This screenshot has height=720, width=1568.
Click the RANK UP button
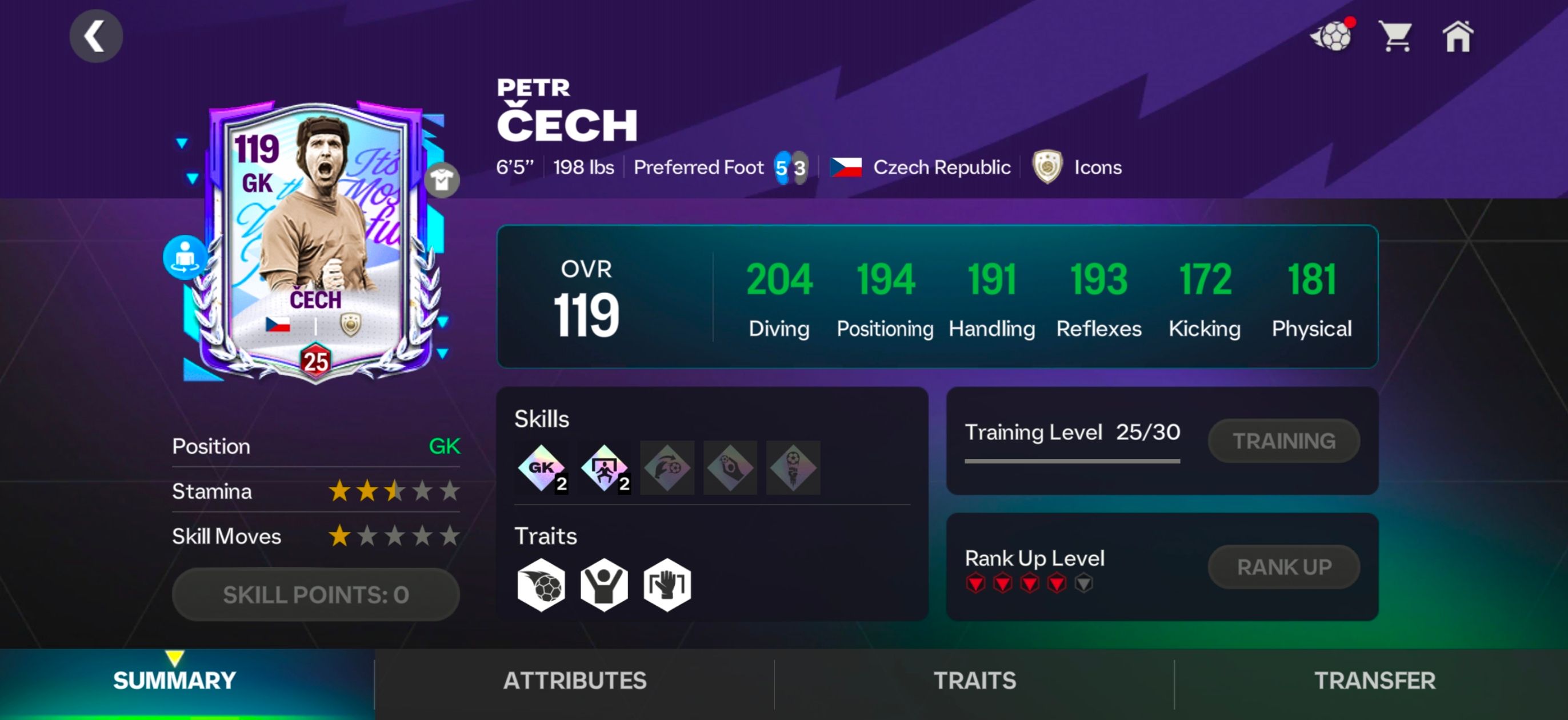click(1283, 567)
